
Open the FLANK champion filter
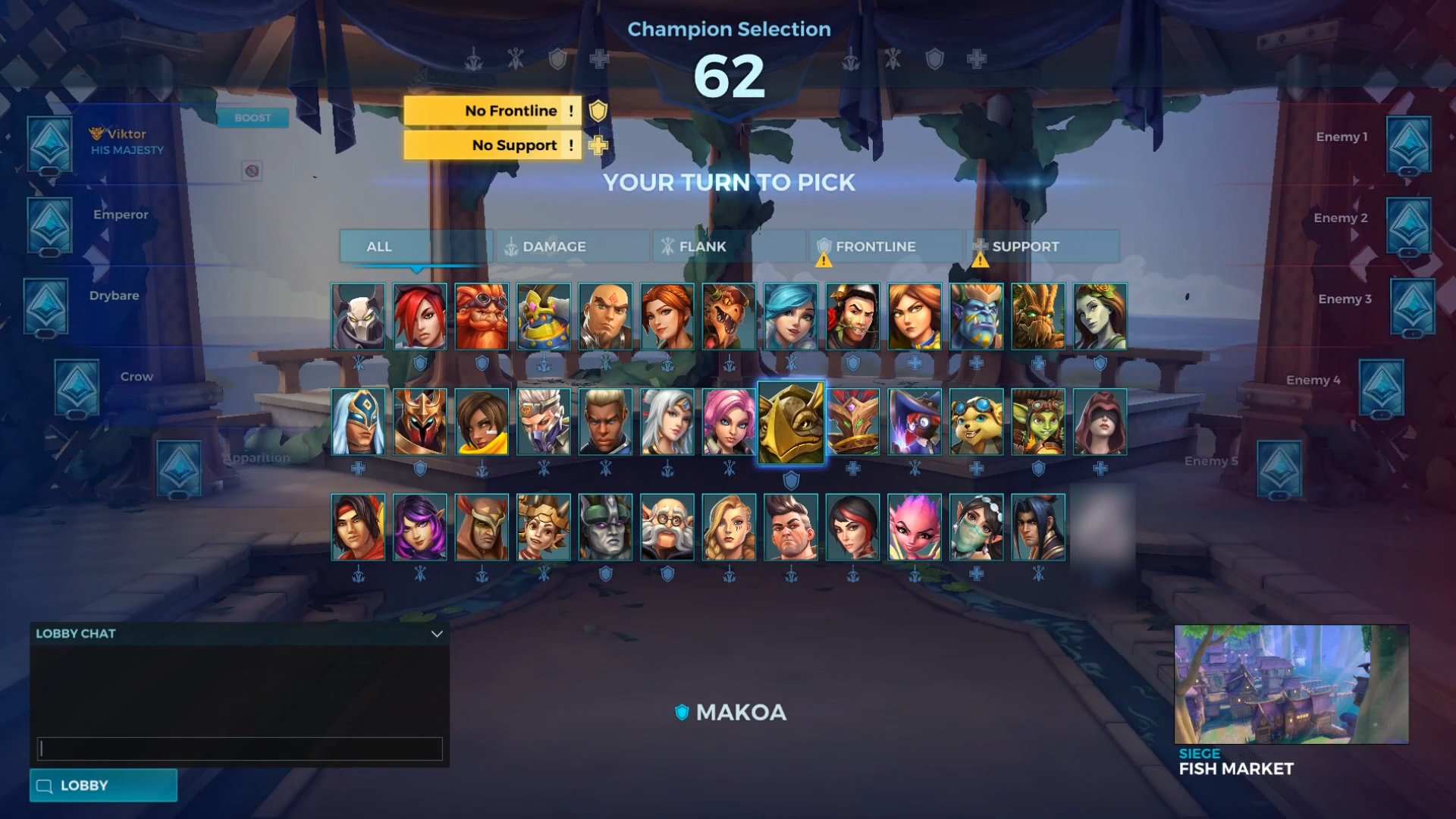(726, 246)
